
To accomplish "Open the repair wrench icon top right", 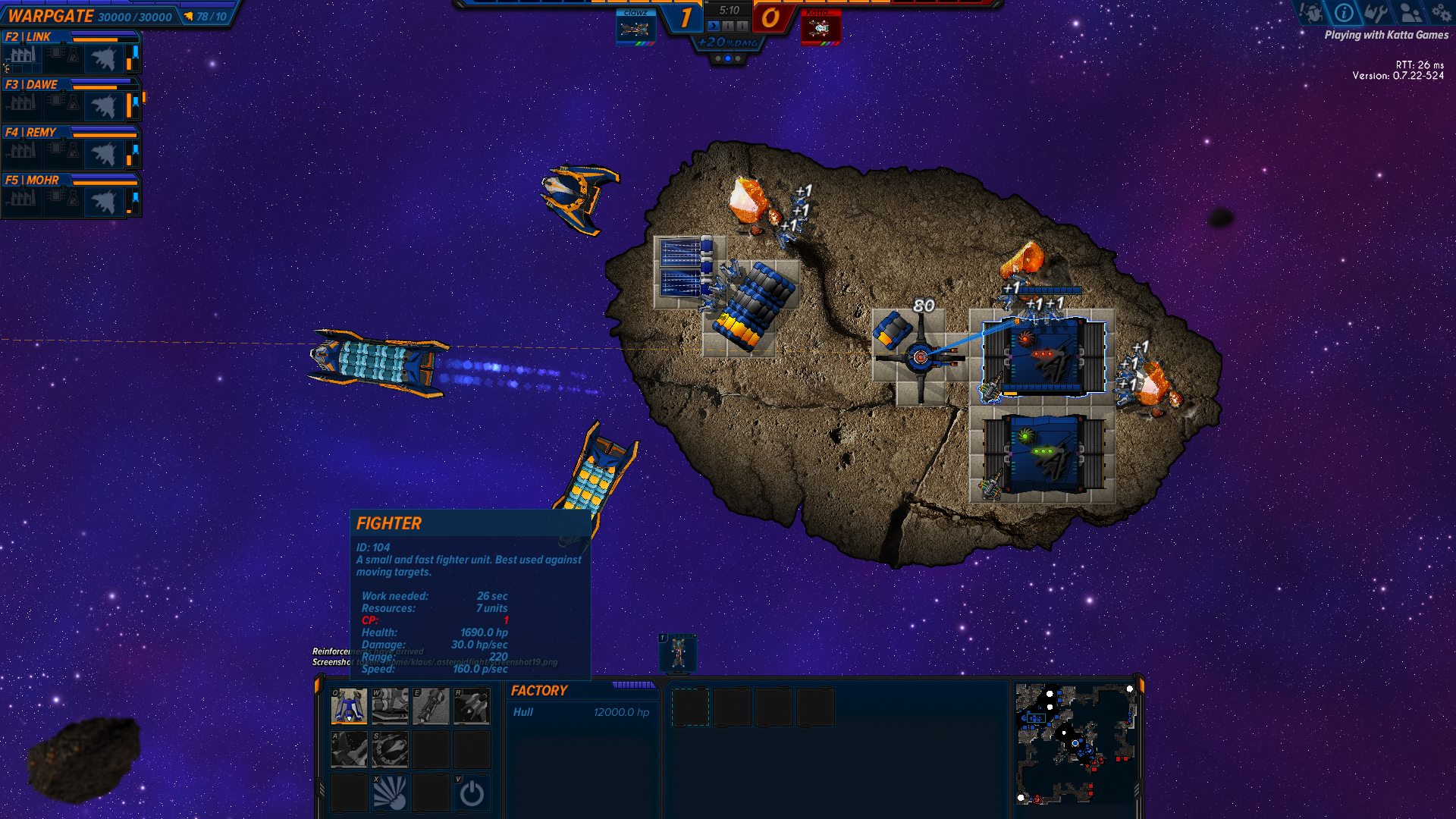I will [1375, 13].
